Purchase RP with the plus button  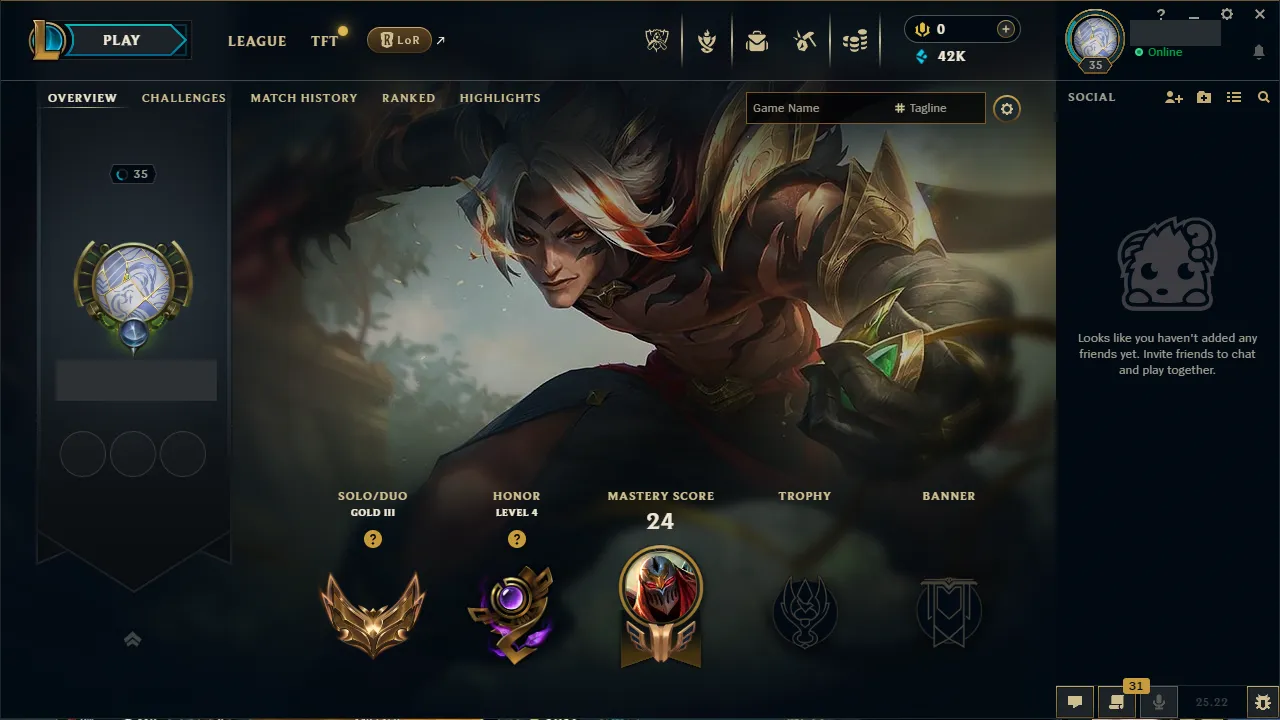point(1004,29)
